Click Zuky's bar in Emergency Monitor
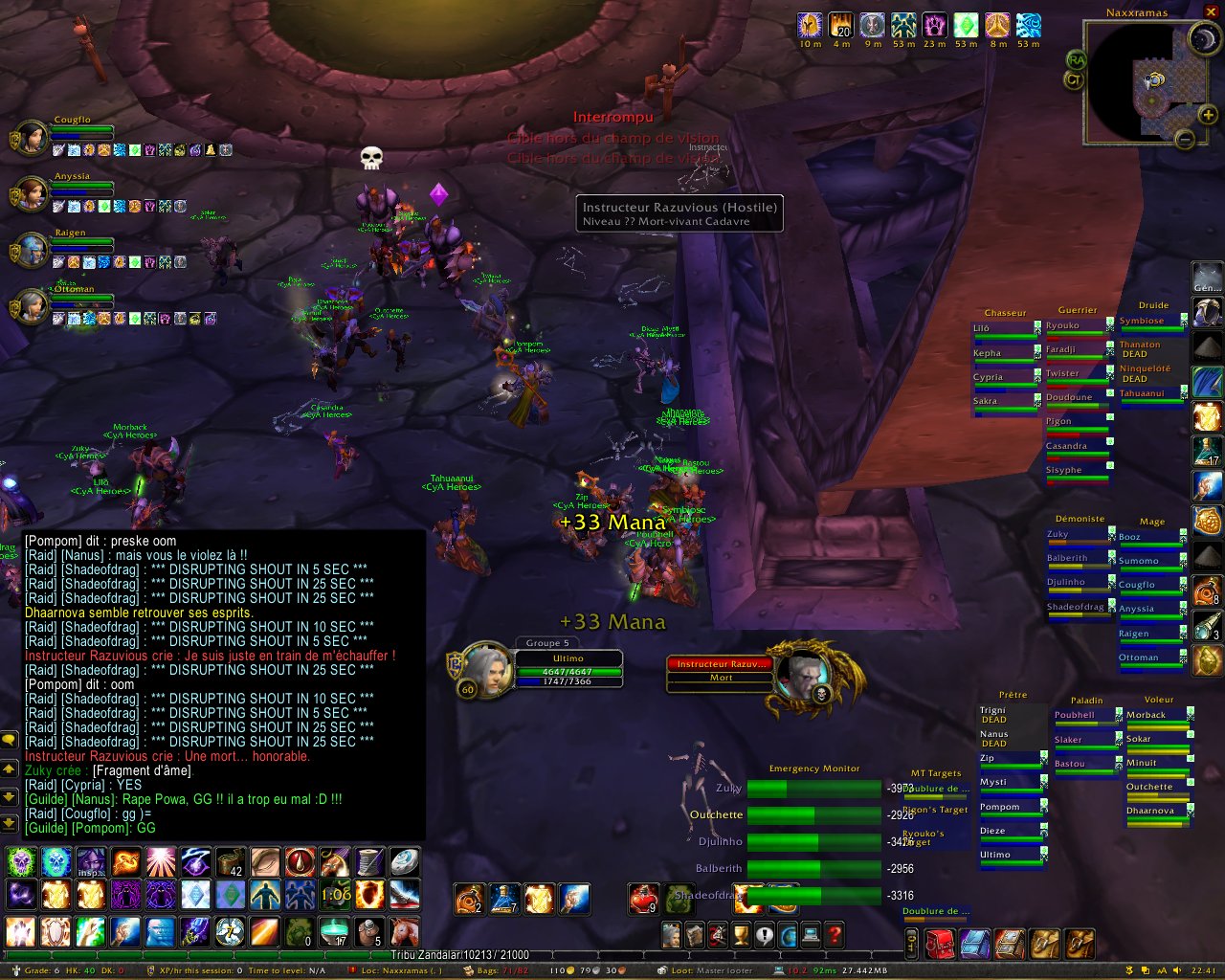 pyautogui.click(x=813, y=789)
